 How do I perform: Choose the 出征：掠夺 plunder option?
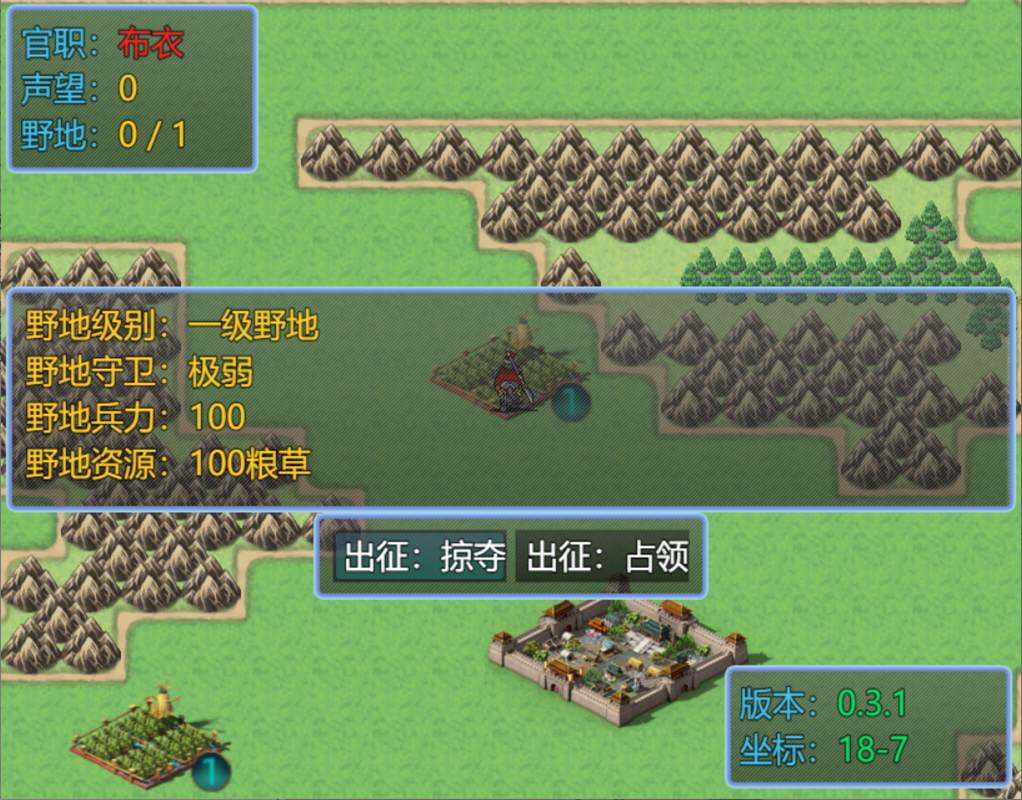tap(423, 557)
